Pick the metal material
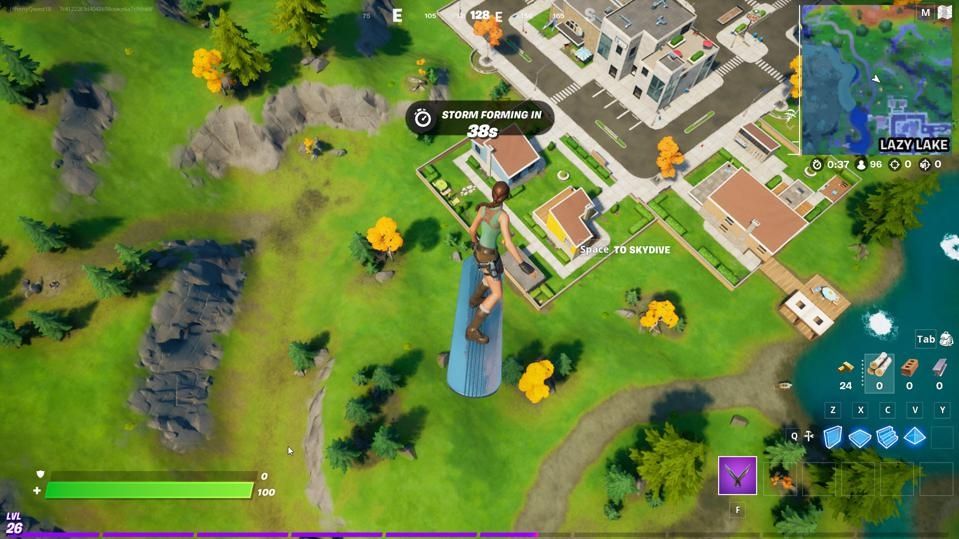The width and height of the screenshot is (959, 539). pos(939,367)
